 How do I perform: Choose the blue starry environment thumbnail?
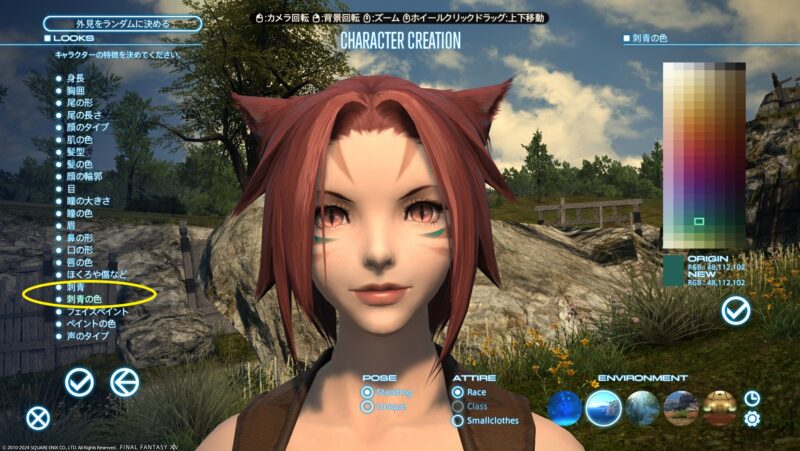coord(565,407)
